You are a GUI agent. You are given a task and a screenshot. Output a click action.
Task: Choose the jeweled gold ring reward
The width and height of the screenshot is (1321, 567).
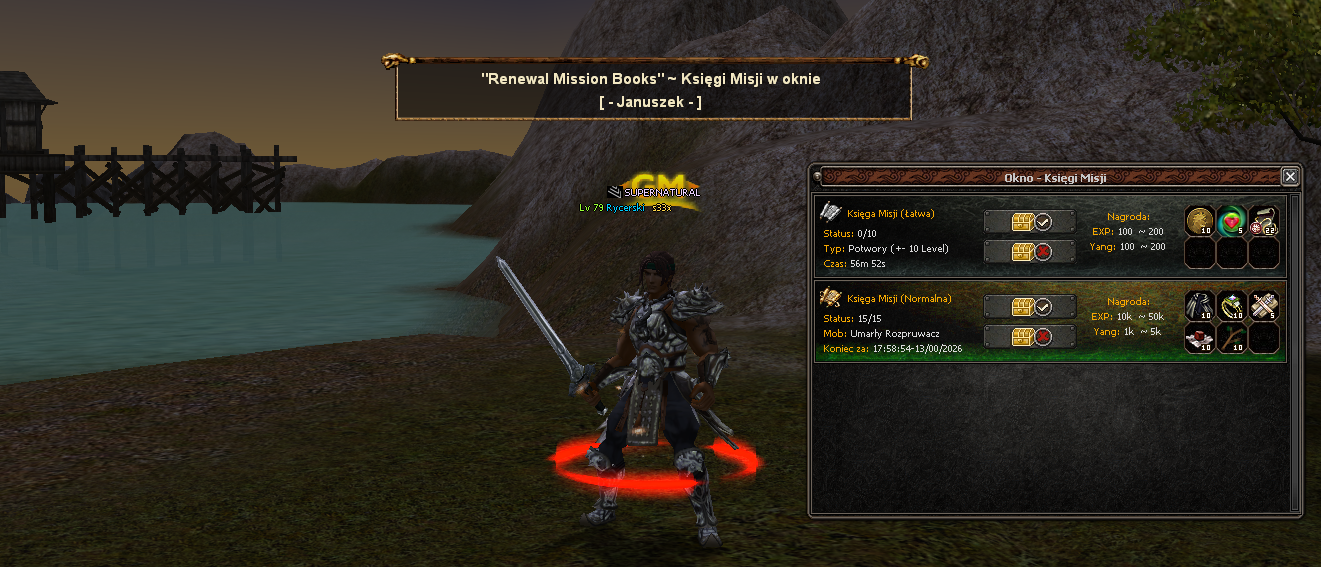(1231, 305)
